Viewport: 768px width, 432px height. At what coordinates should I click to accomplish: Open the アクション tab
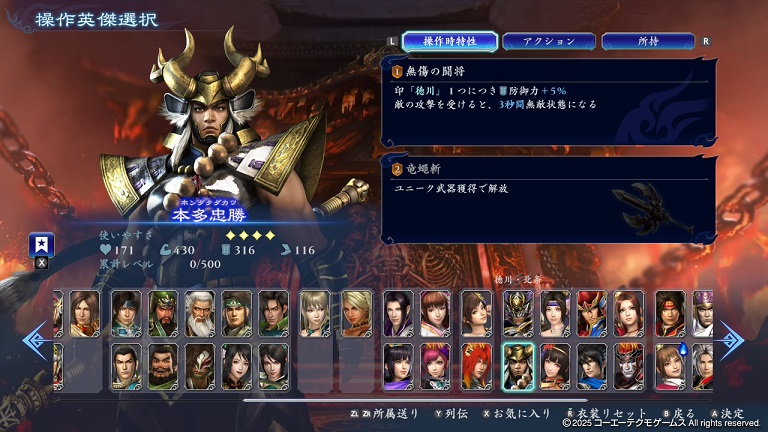(549, 41)
